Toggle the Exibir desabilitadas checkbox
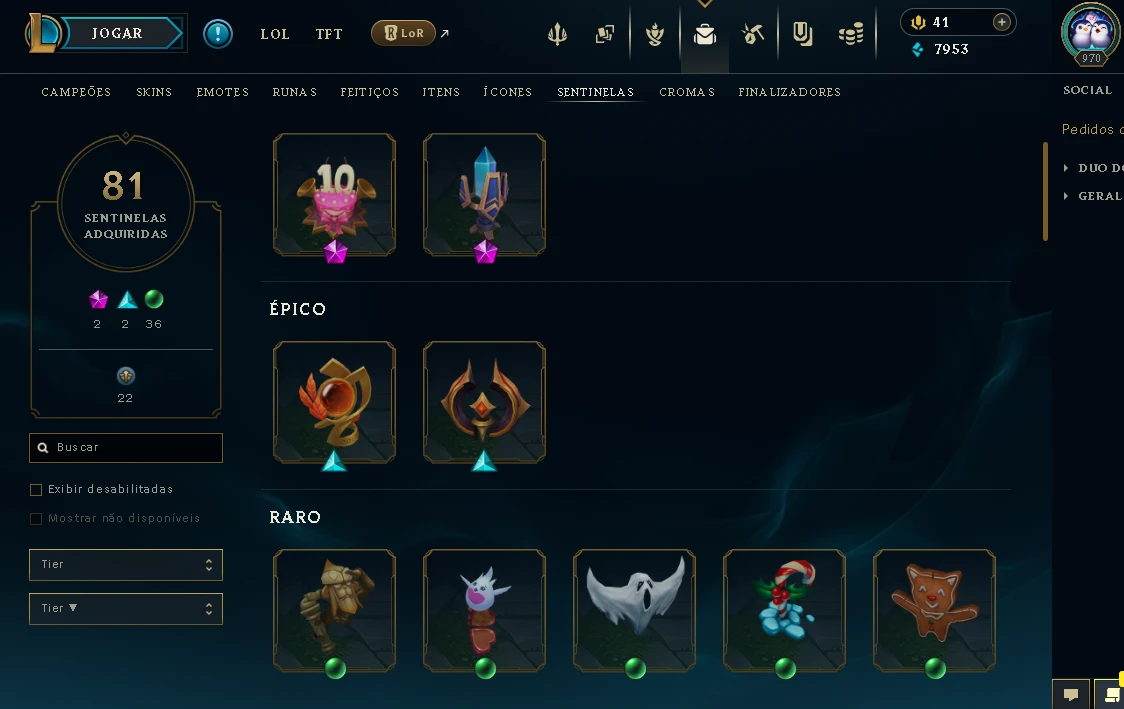The width and height of the screenshot is (1124, 709). [x=36, y=490]
